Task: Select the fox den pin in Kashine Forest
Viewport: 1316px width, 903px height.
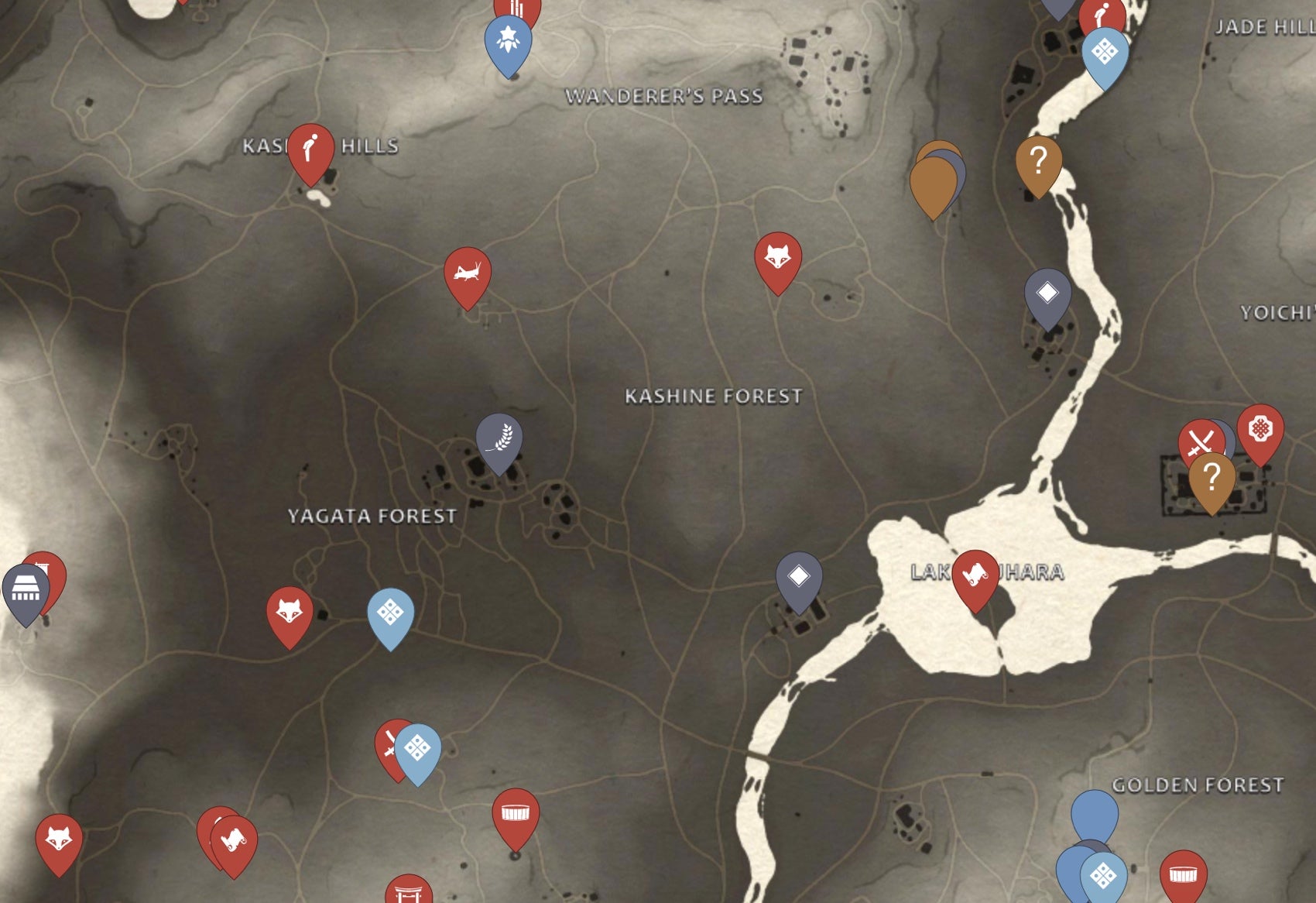Action: pos(777,256)
